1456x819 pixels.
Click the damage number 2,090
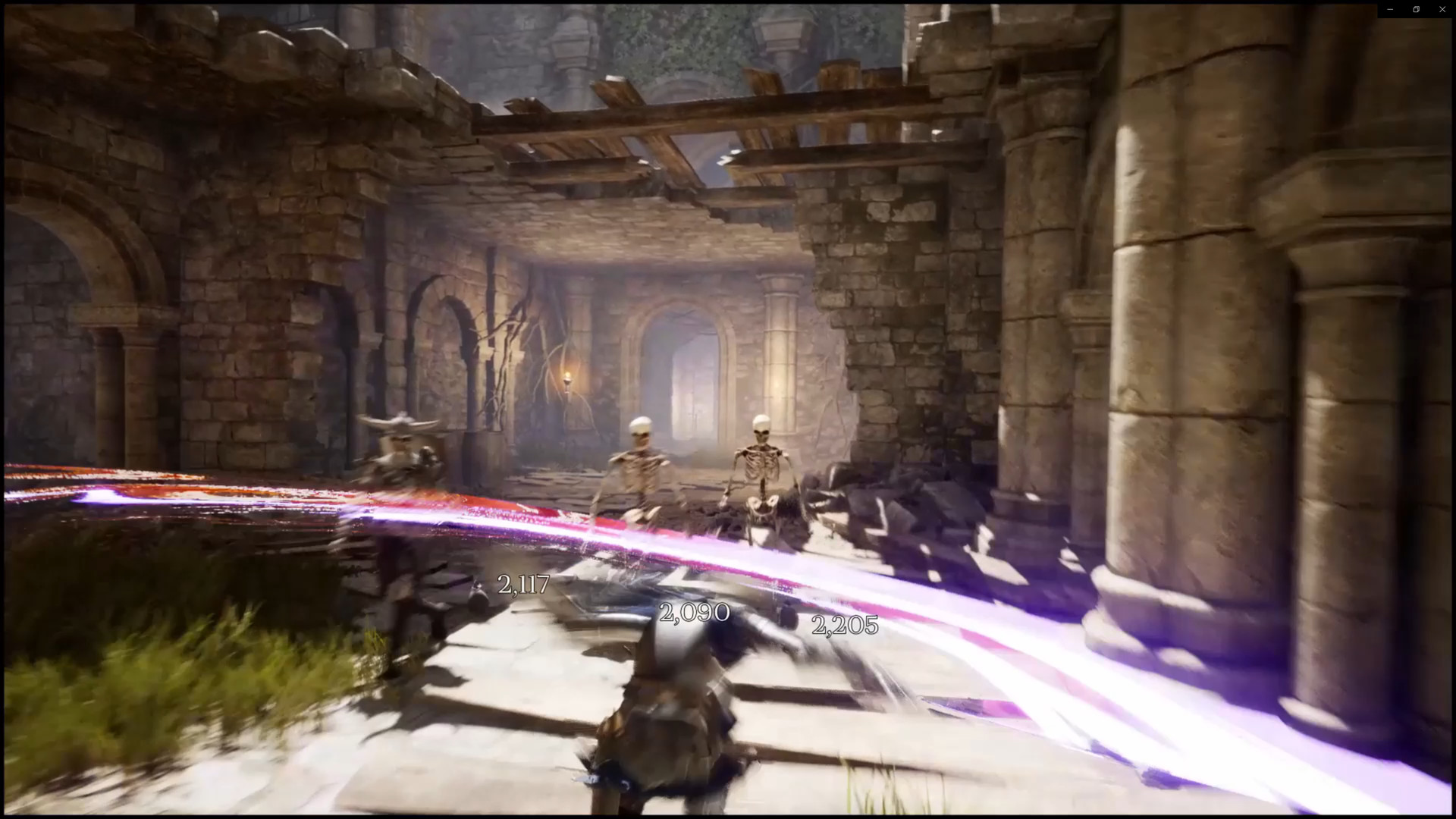click(x=695, y=613)
